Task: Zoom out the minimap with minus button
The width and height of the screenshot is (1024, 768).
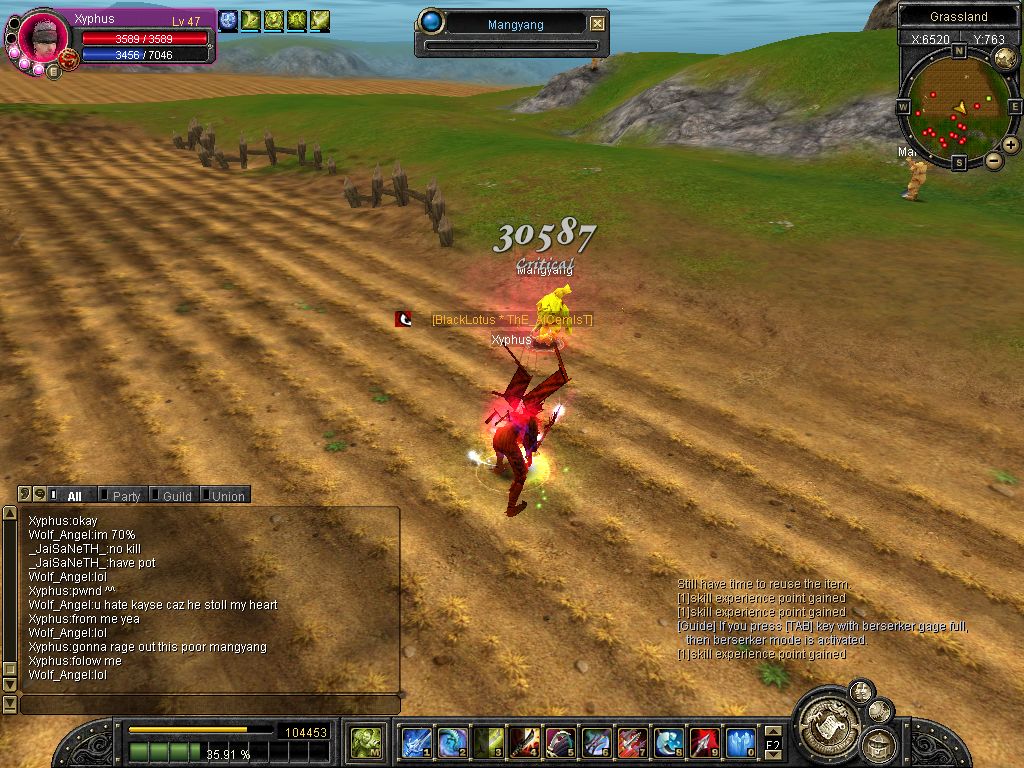Action: tap(994, 160)
